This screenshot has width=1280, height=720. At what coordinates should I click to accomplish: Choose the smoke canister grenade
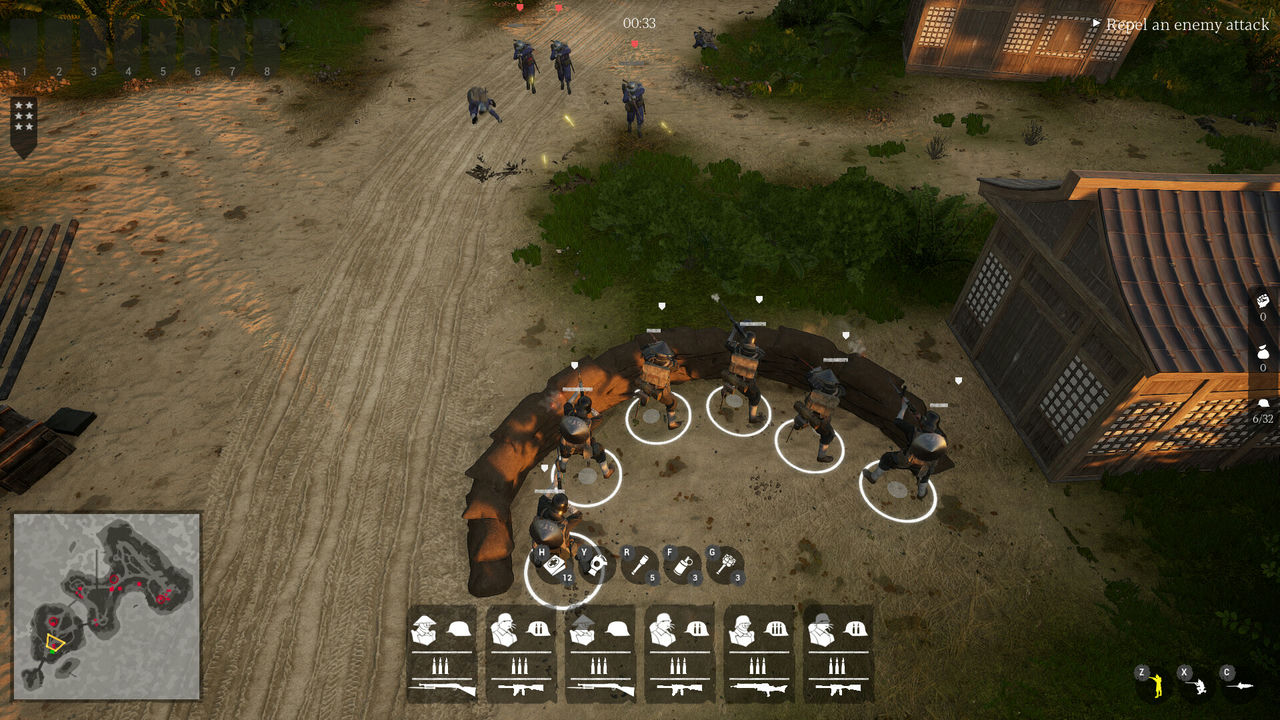tap(682, 565)
